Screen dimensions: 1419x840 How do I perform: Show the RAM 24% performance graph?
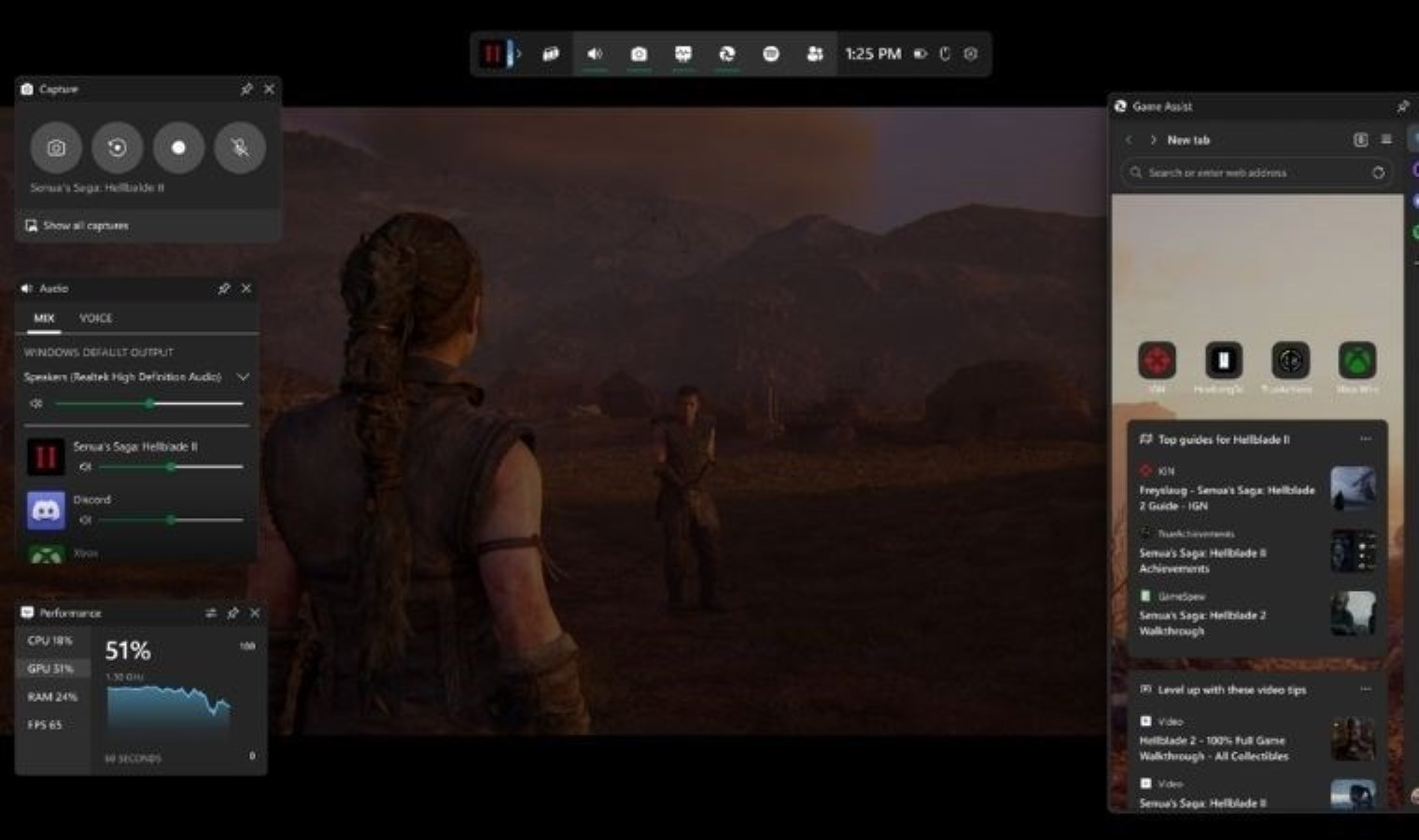point(52,696)
